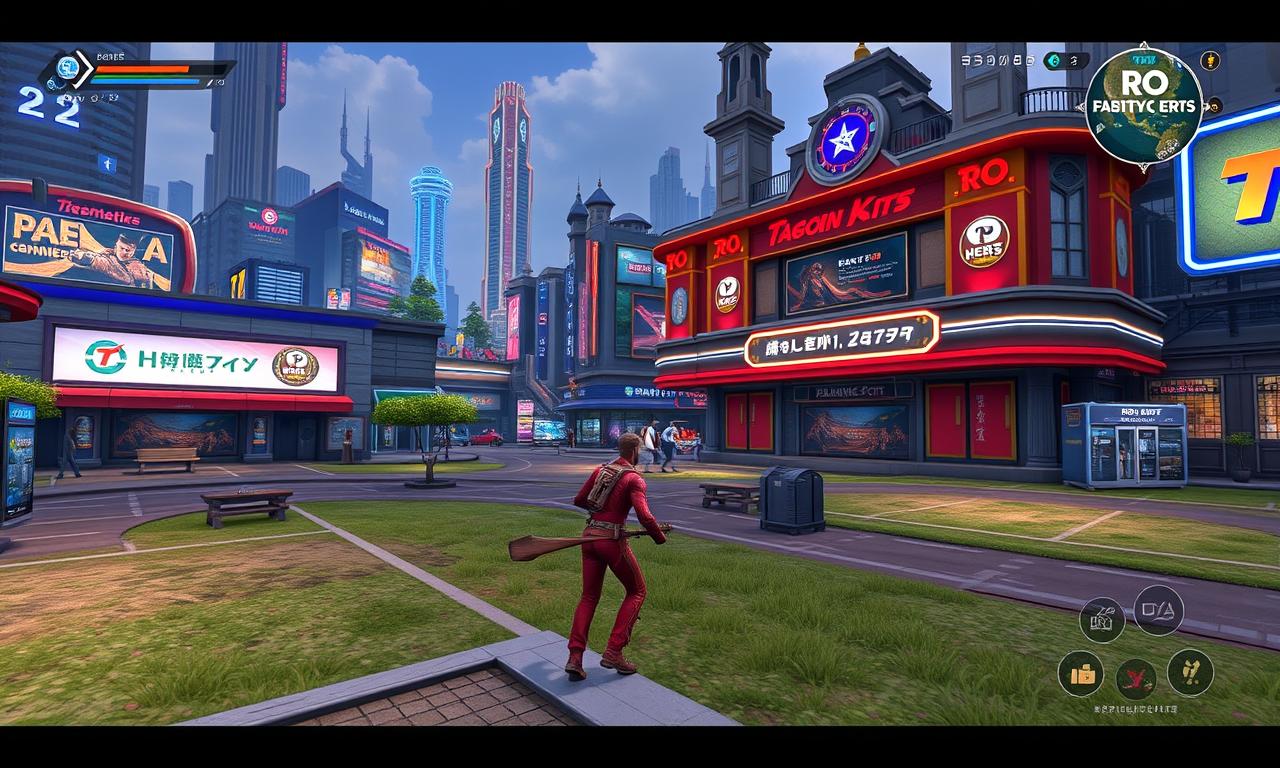Click the gold trophy icon beside the minimap
The image size is (1280, 768).
point(1210,60)
